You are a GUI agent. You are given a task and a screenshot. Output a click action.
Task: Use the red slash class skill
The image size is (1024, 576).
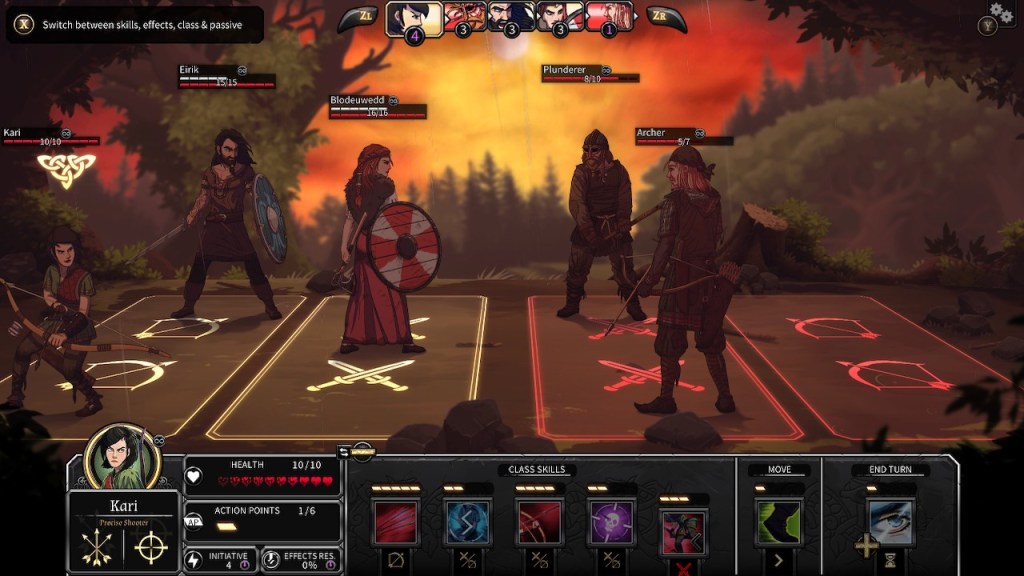point(395,522)
